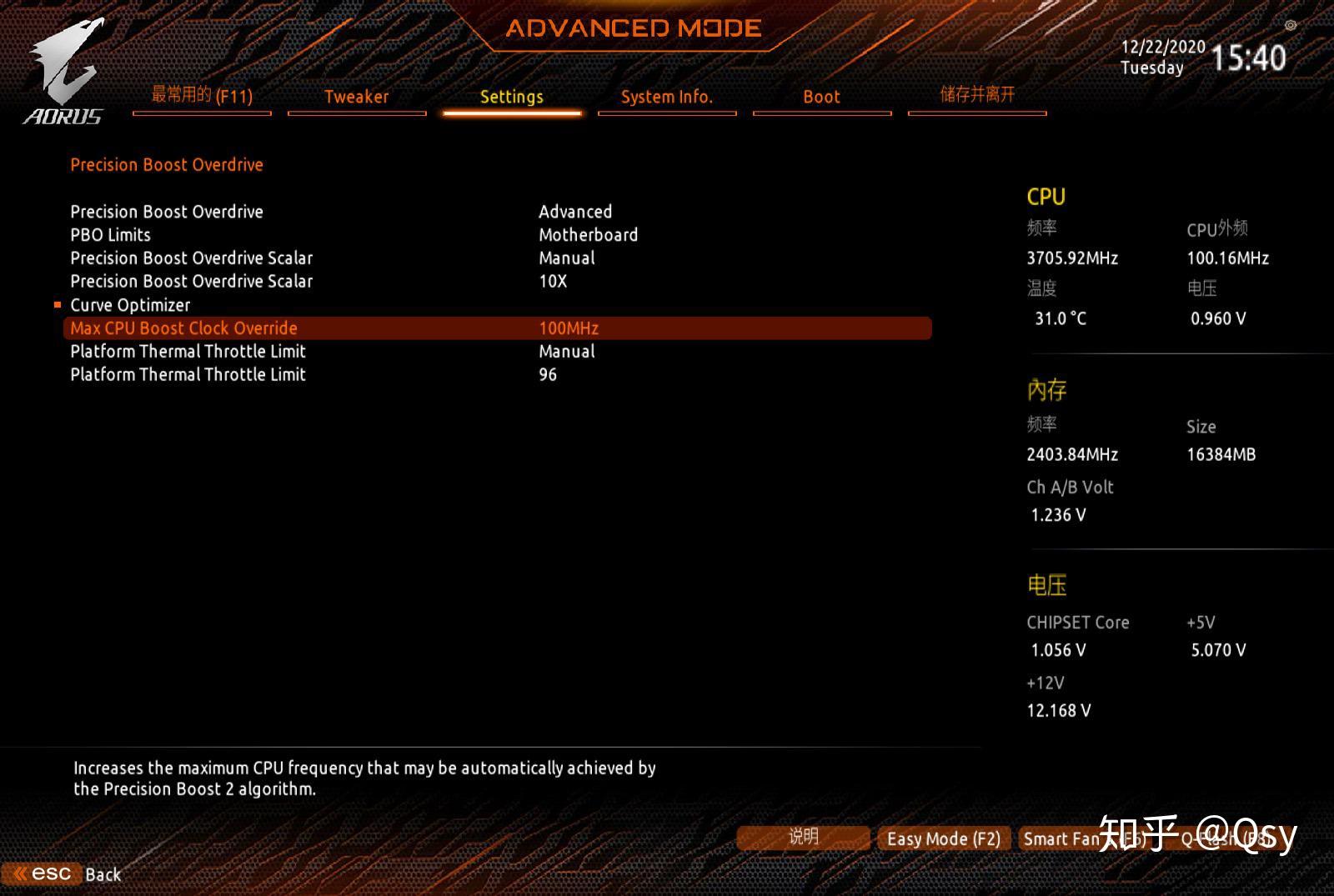
Task: Click the active Settings tab
Action: click(x=511, y=97)
